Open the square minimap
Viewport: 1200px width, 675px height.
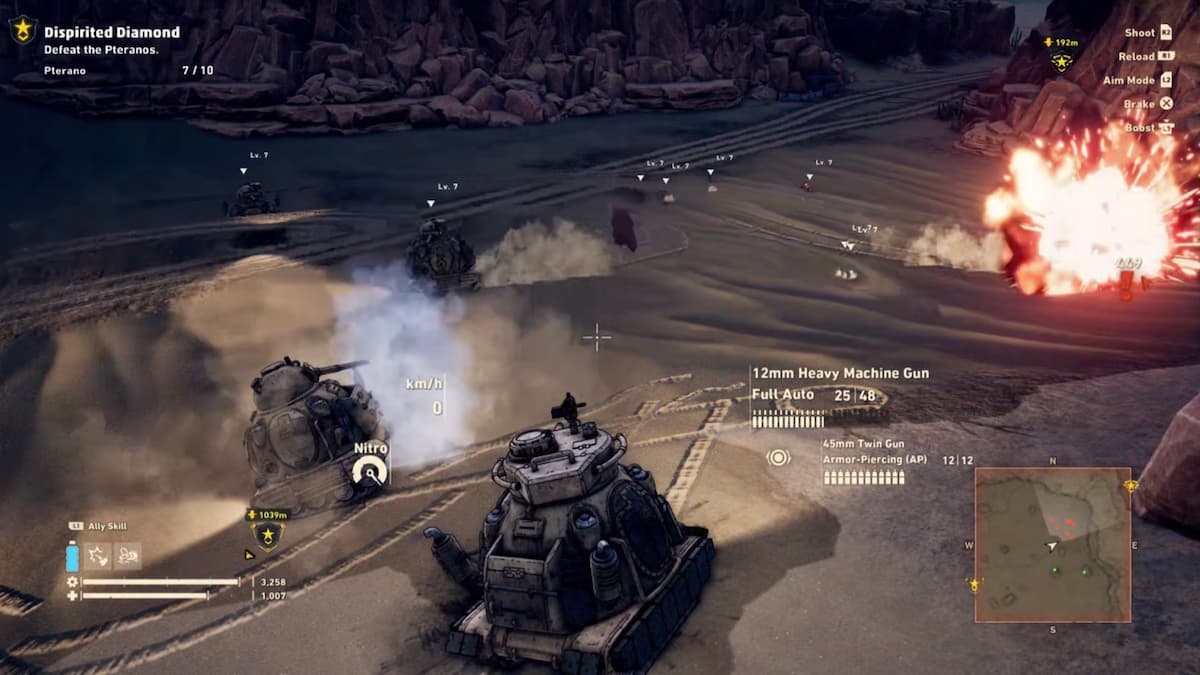click(1052, 545)
